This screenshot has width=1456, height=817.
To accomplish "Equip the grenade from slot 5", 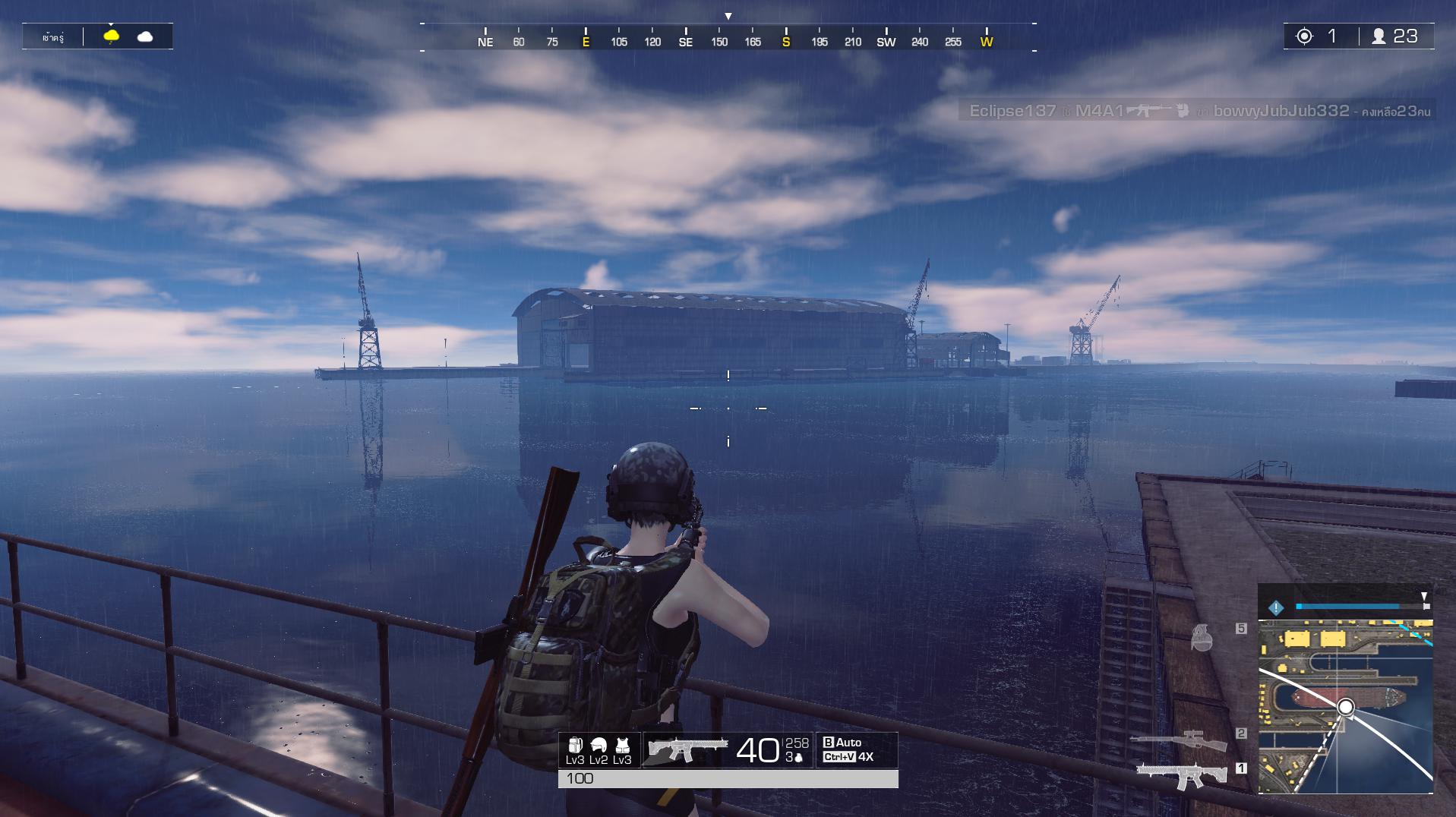I will click(x=1202, y=638).
